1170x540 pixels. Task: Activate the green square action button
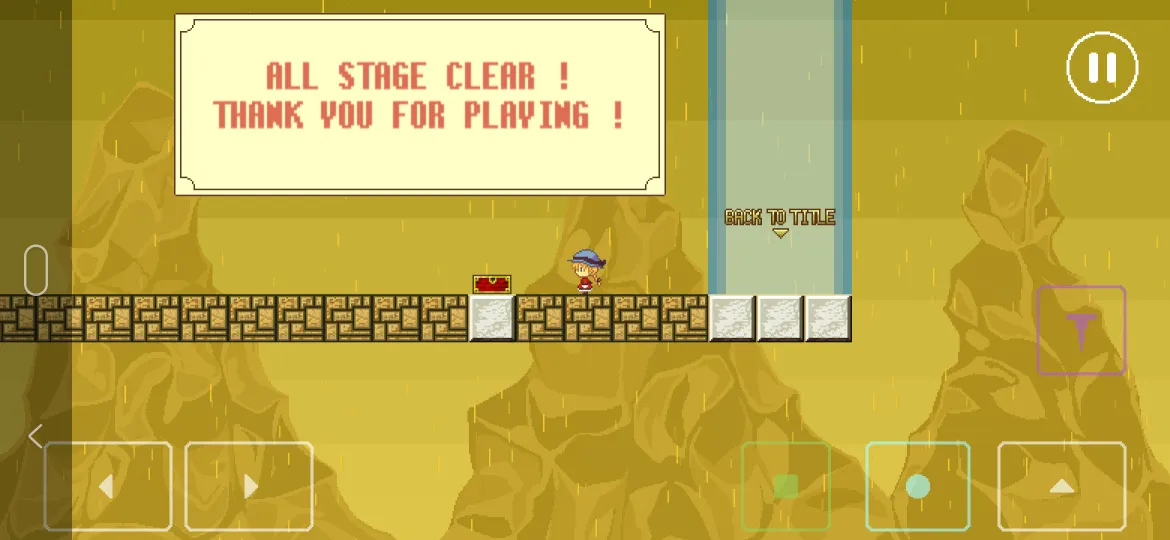point(786,486)
